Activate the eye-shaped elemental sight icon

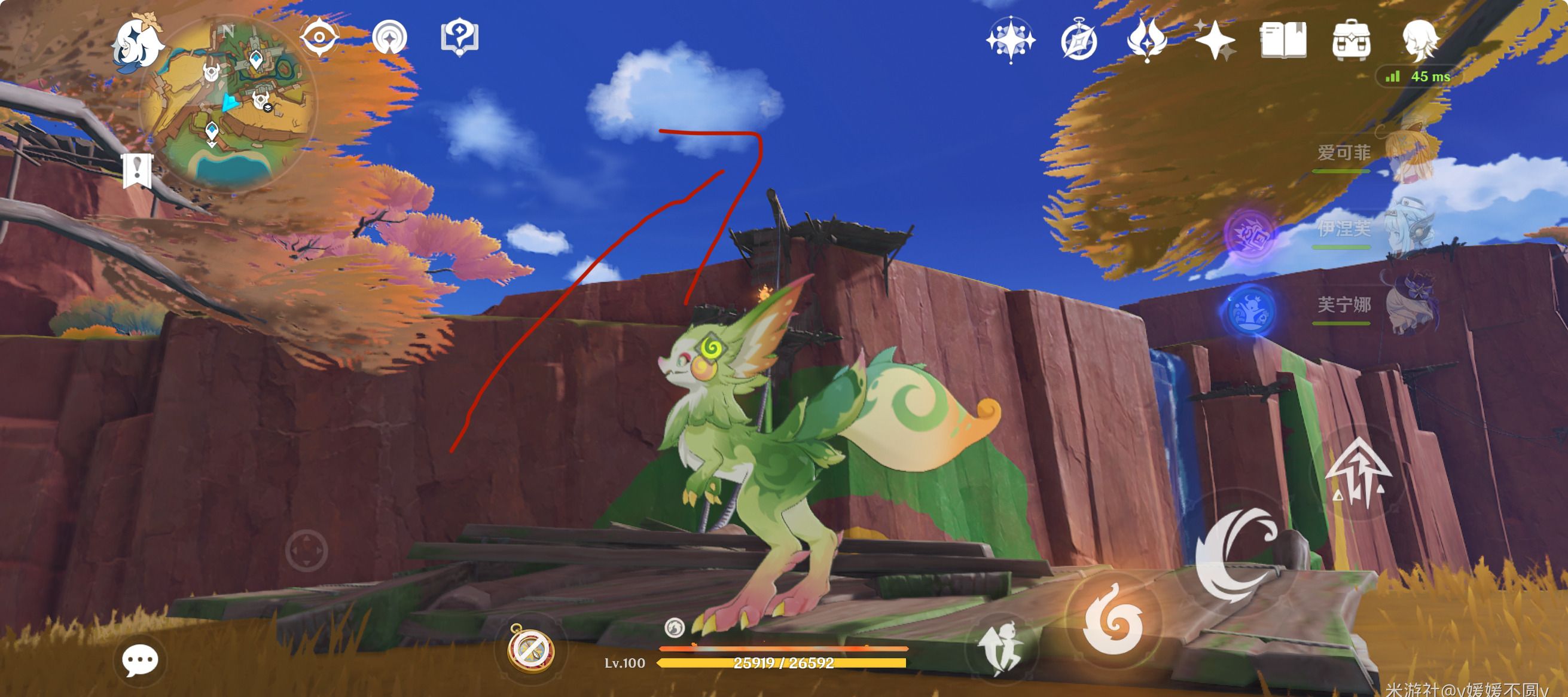[319, 38]
